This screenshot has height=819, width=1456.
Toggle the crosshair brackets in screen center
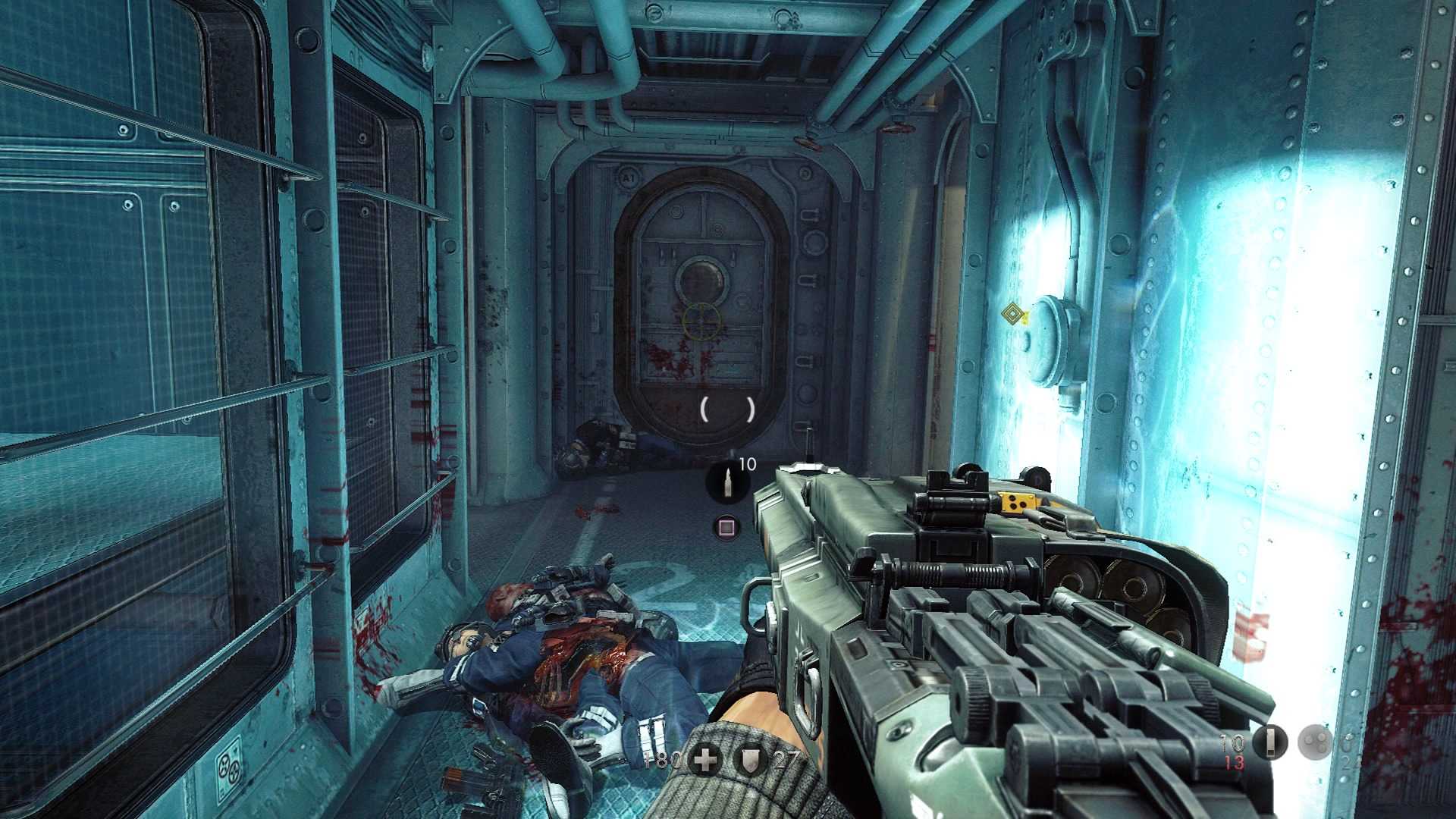tap(726, 409)
